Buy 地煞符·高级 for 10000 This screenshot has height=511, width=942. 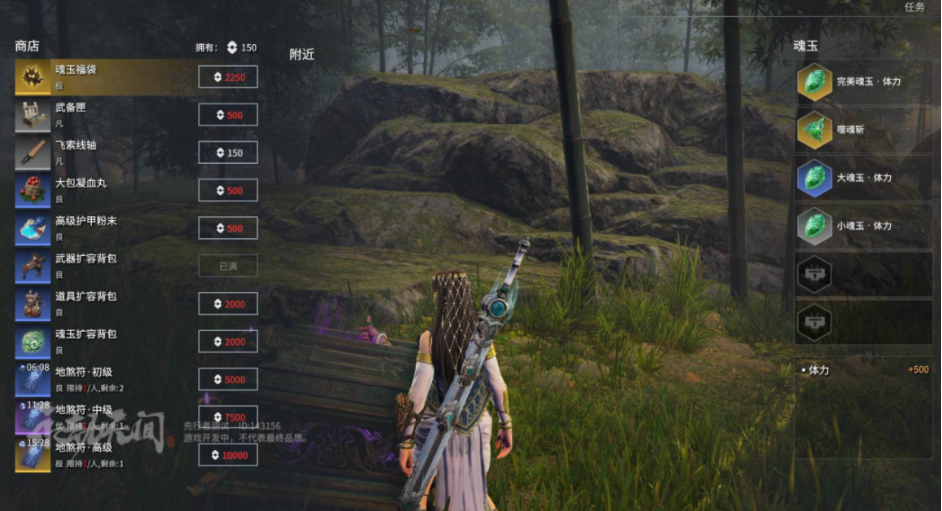228,455
